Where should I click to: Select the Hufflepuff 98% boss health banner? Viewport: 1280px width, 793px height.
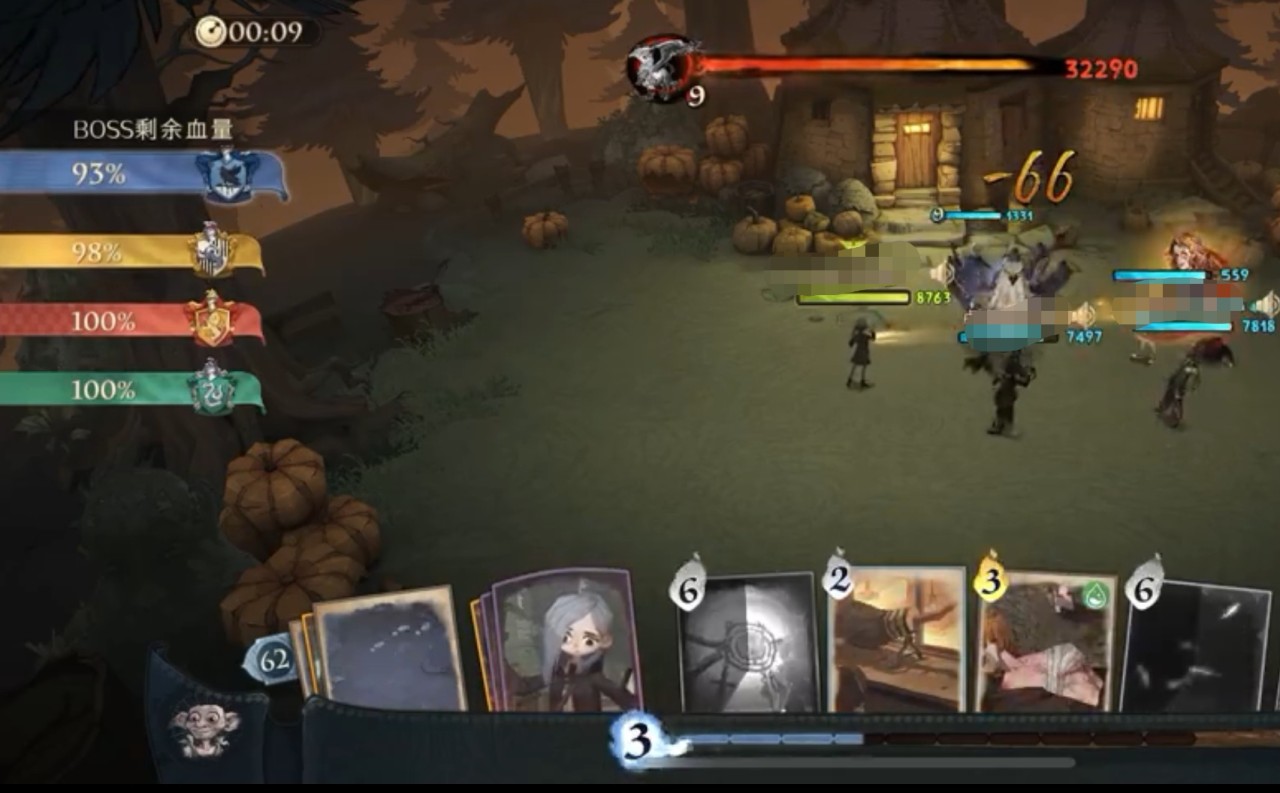coord(130,252)
